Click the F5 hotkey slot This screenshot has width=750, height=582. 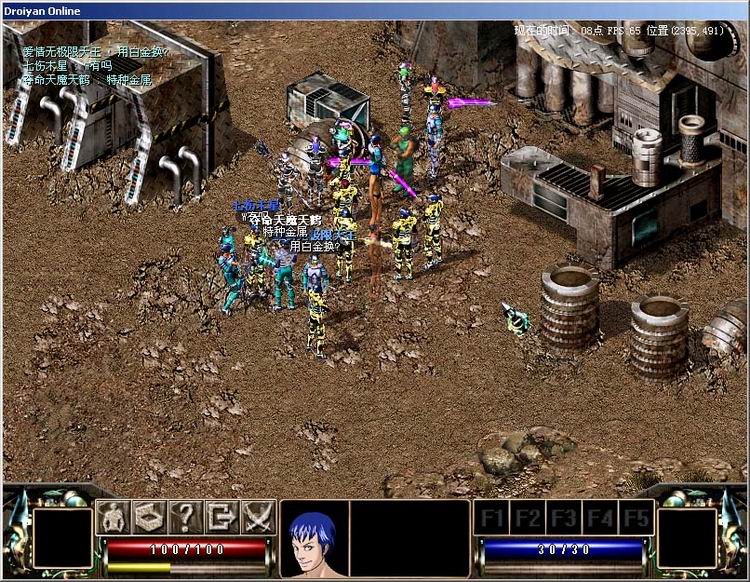(635, 518)
